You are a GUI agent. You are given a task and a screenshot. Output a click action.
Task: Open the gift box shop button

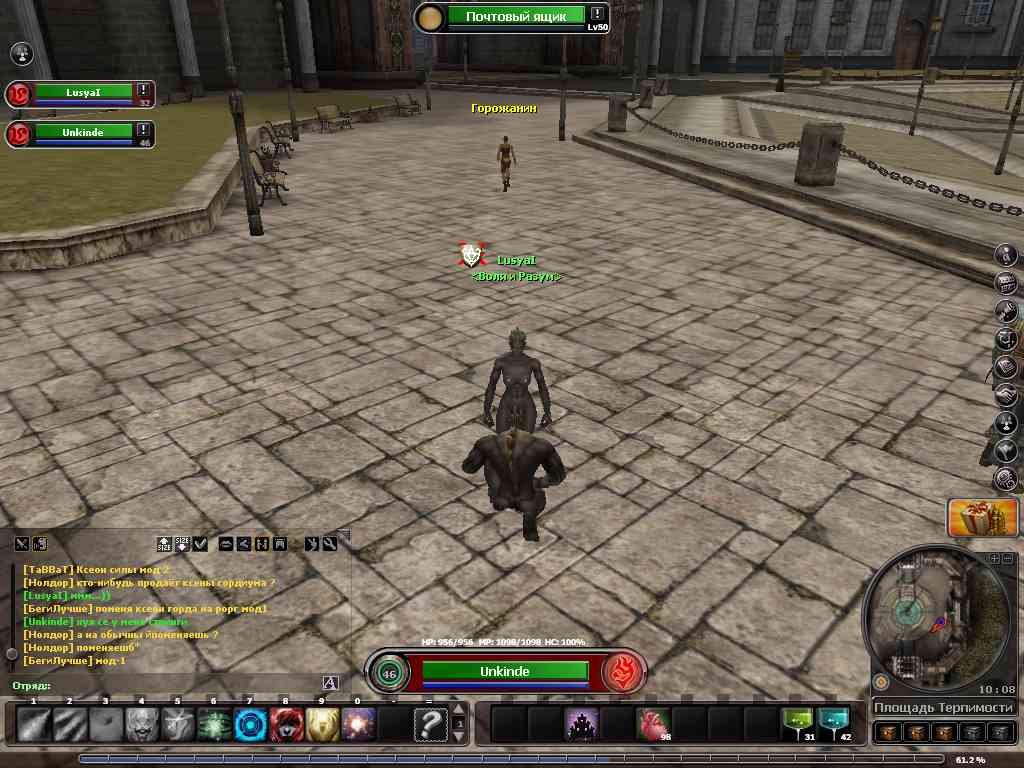pos(968,516)
